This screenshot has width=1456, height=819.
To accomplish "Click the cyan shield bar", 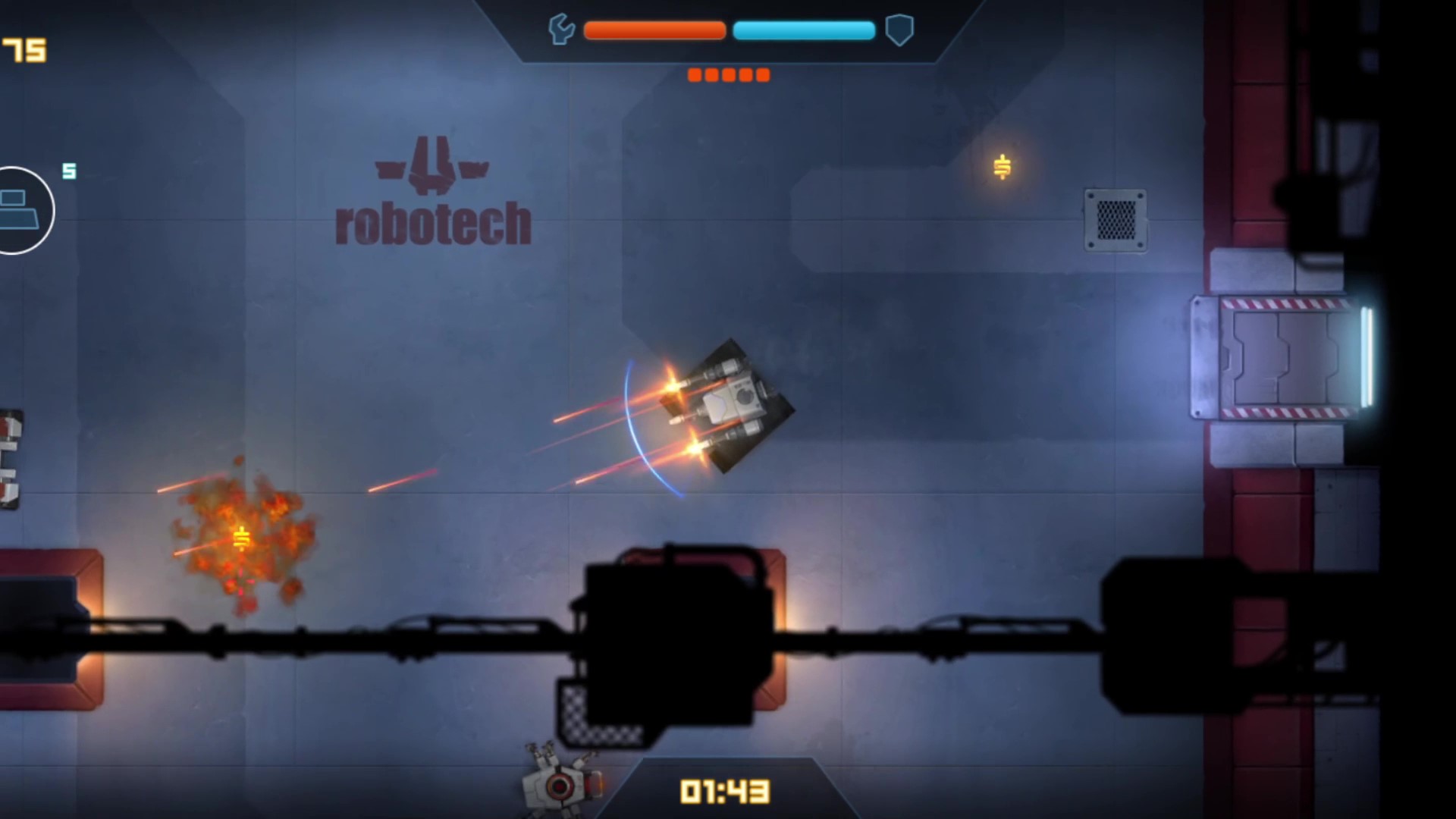I will (x=804, y=30).
